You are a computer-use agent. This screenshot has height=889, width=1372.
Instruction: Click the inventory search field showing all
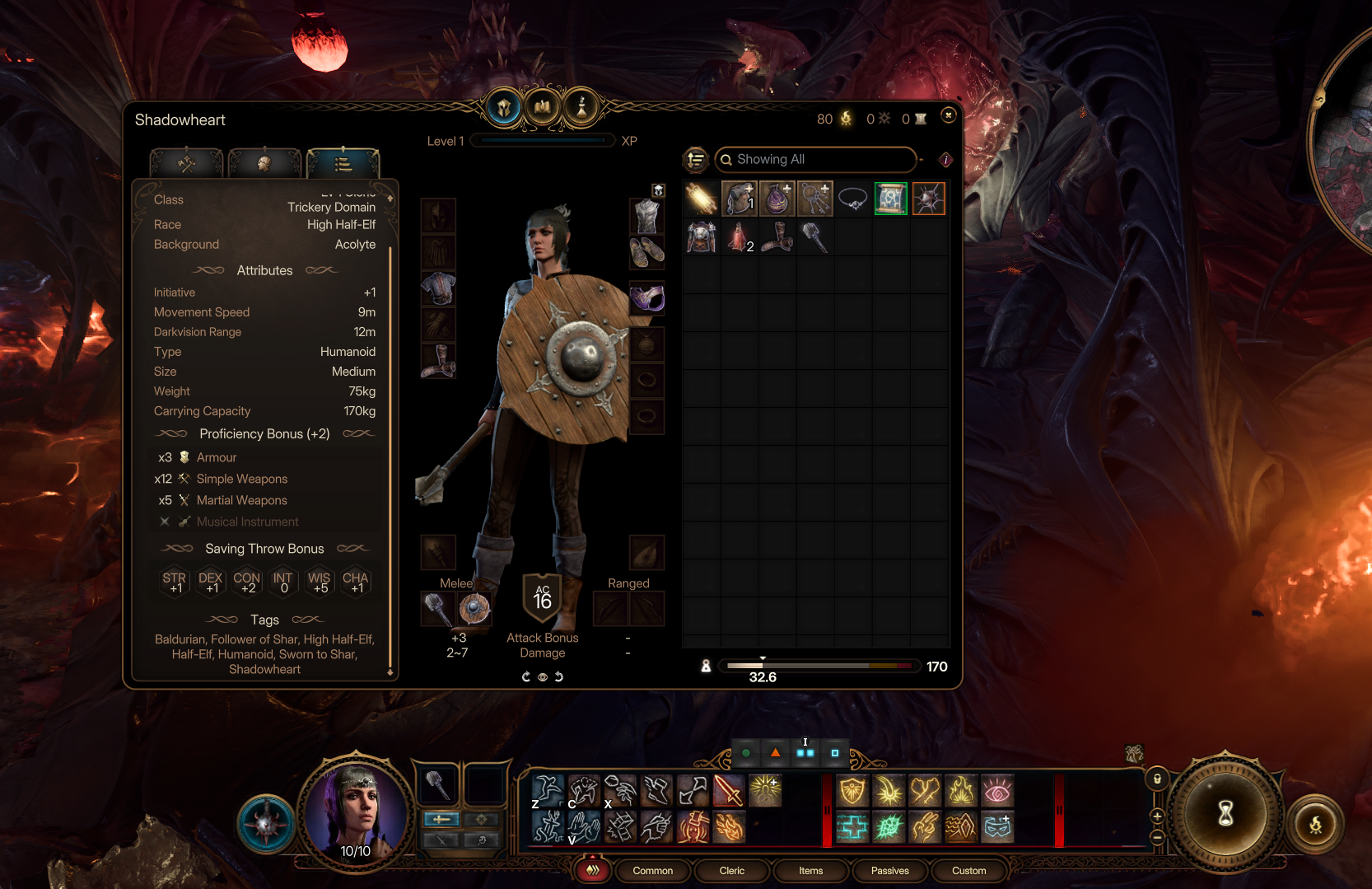814,160
